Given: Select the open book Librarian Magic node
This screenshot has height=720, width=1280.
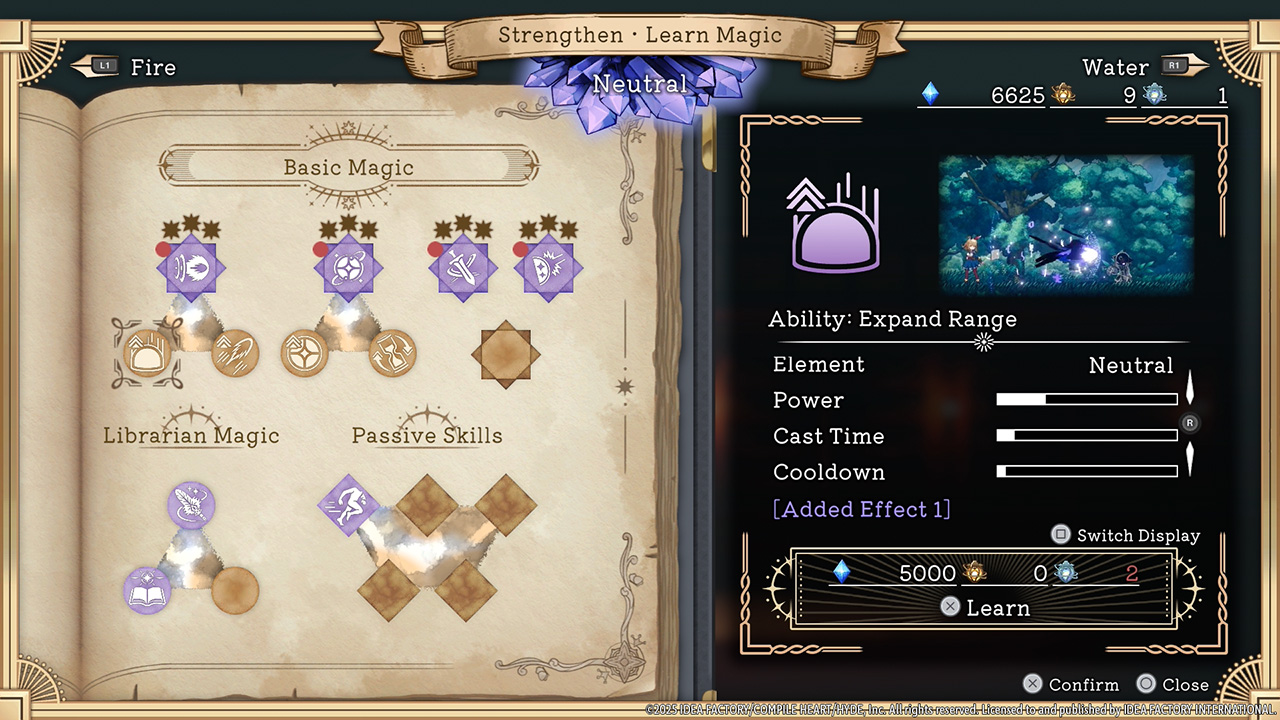Looking at the screenshot, I should [147, 590].
